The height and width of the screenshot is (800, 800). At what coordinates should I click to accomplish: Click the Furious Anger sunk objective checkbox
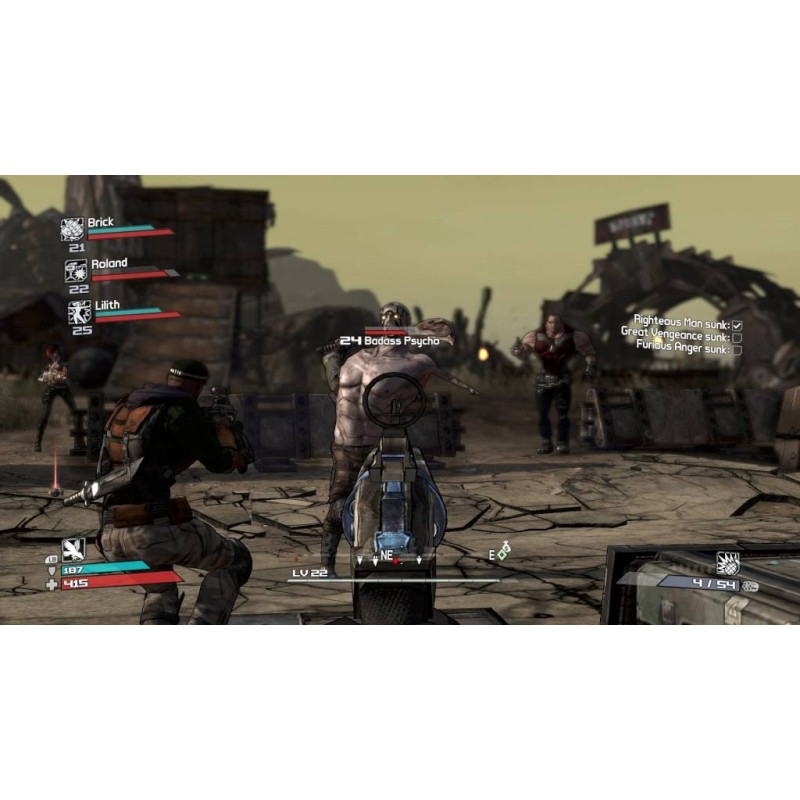tap(737, 349)
